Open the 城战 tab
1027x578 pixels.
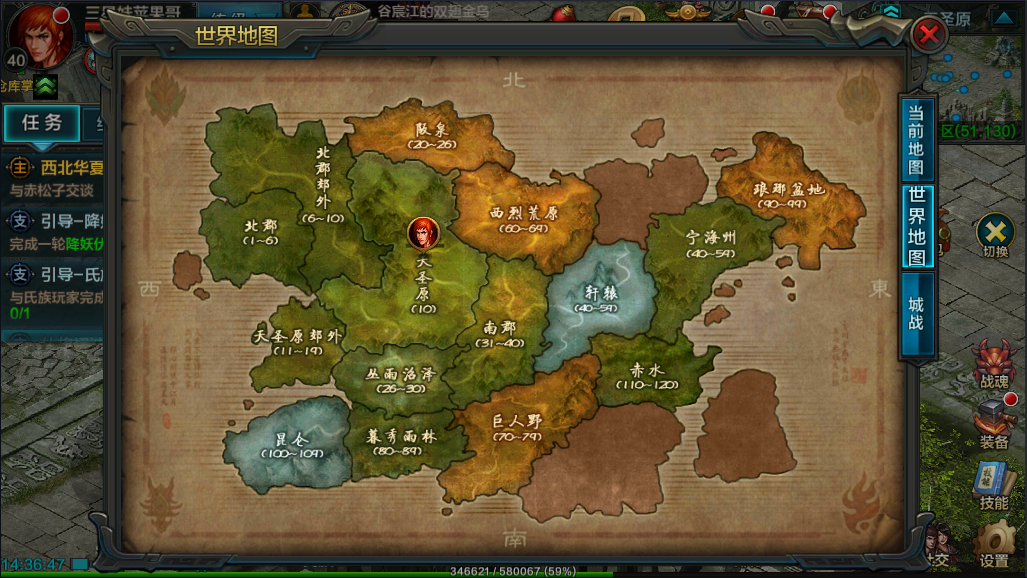916,313
